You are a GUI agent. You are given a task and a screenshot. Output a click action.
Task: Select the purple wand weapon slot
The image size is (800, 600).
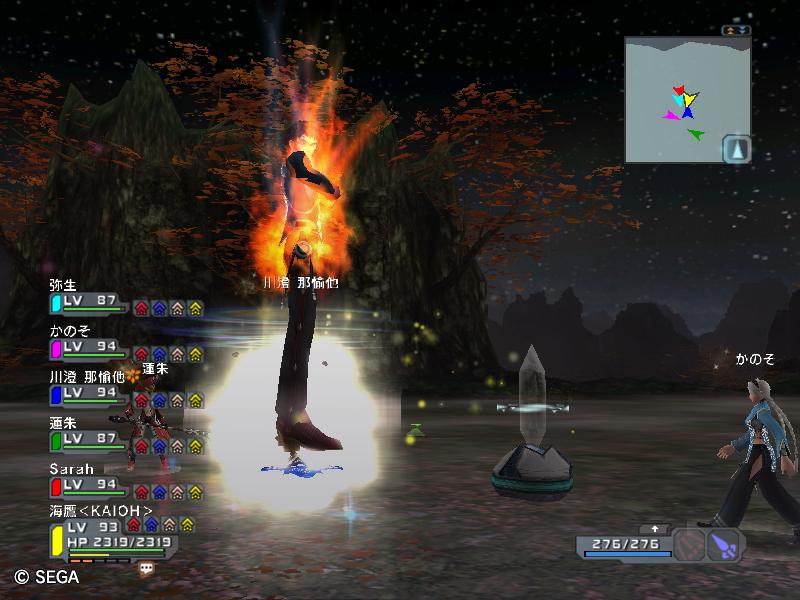pyautogui.click(x=724, y=545)
